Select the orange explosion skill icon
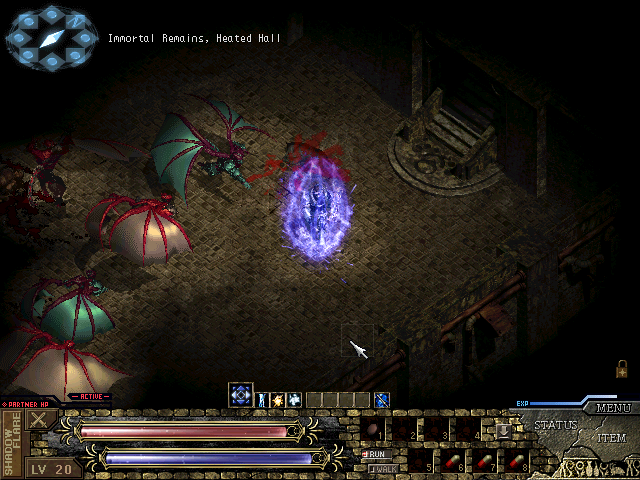The image size is (640, 480). 278,400
